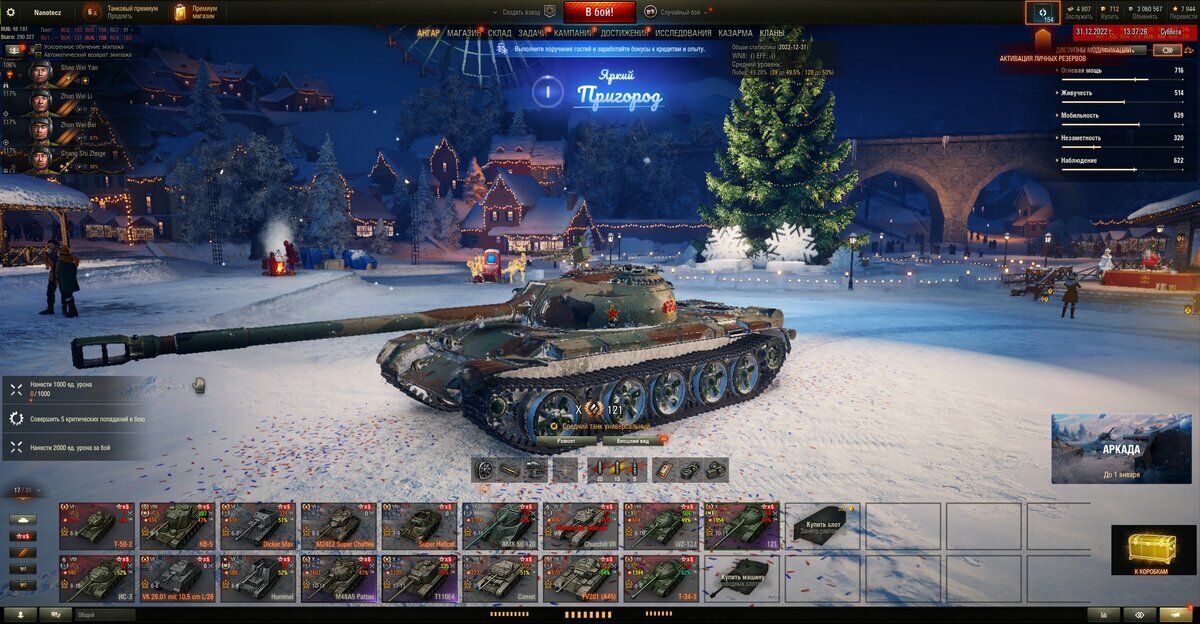Select the ИС-3 tank in carousel
Viewport: 1200px width, 624px height.
click(97, 578)
